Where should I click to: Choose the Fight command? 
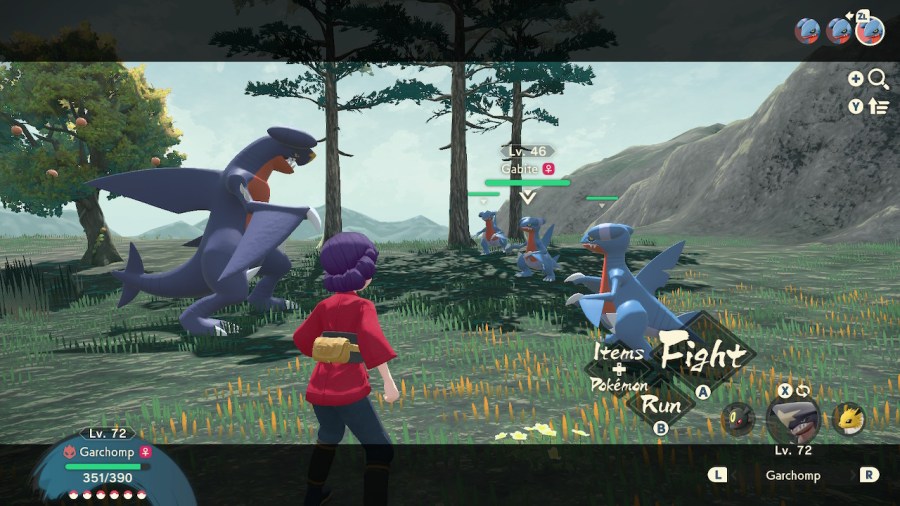click(702, 355)
